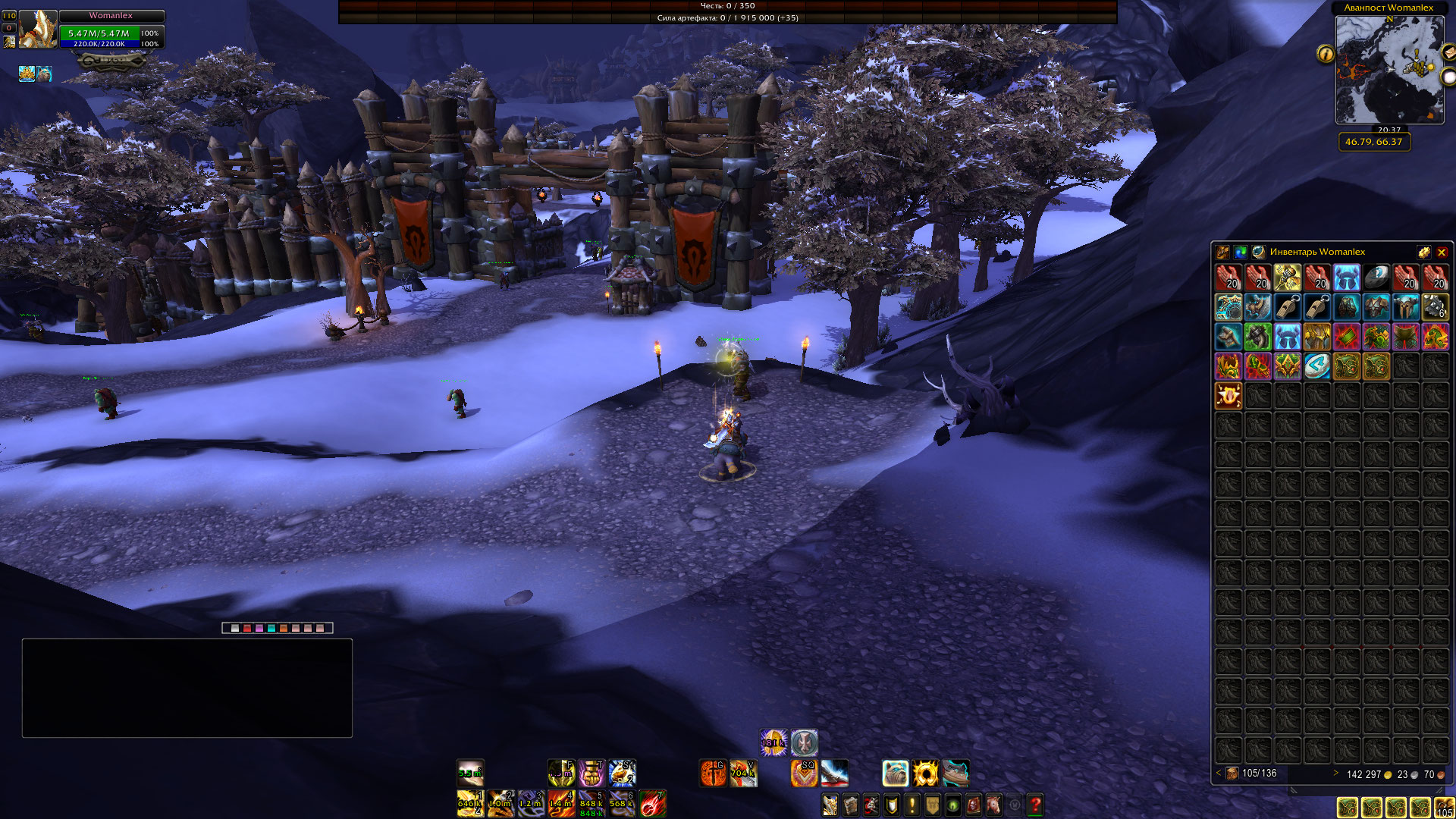
Task: Activate the purple fist ability bound to T
Action: (x=591, y=773)
